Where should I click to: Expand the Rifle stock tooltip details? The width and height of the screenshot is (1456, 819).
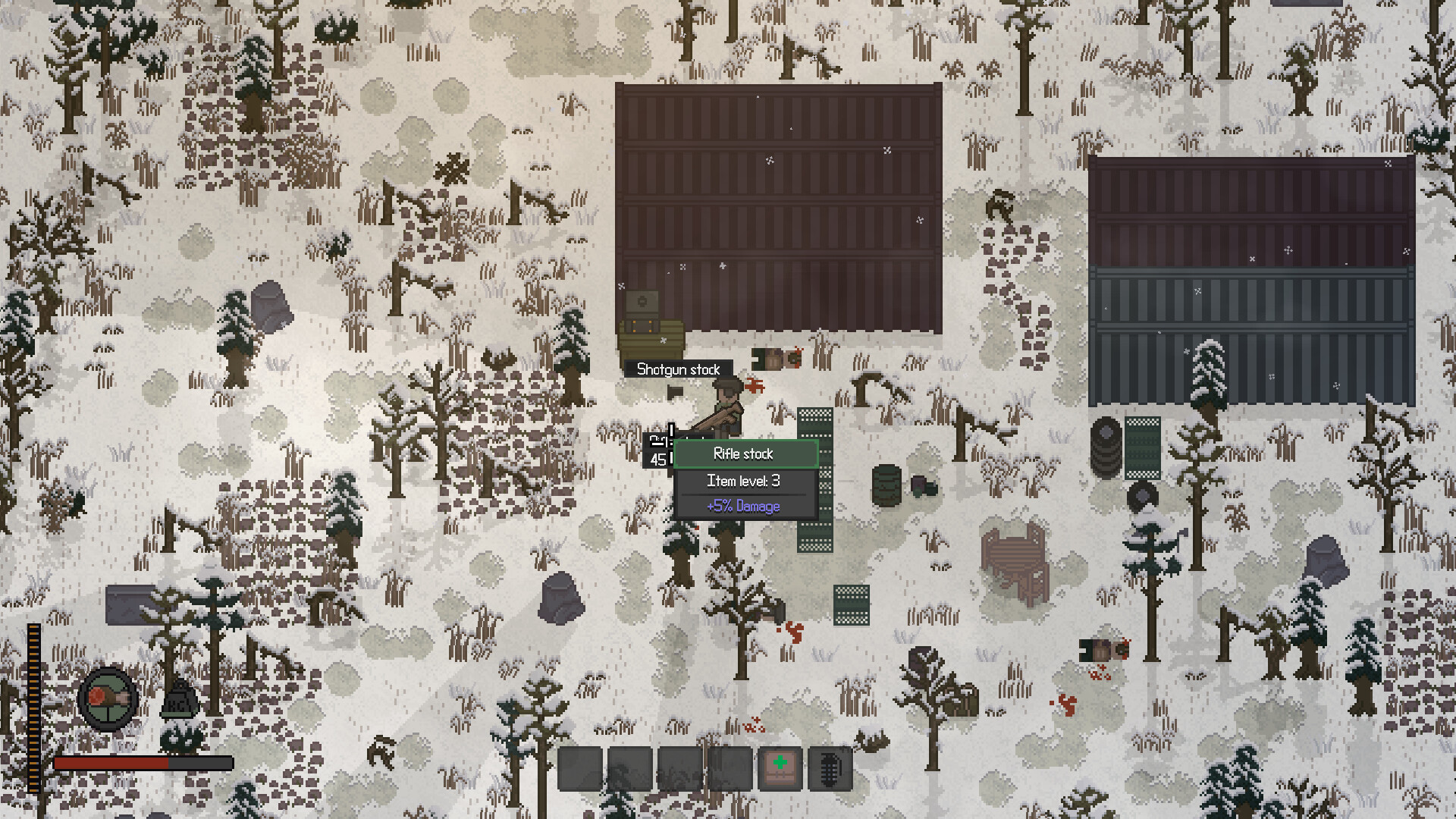[745, 453]
